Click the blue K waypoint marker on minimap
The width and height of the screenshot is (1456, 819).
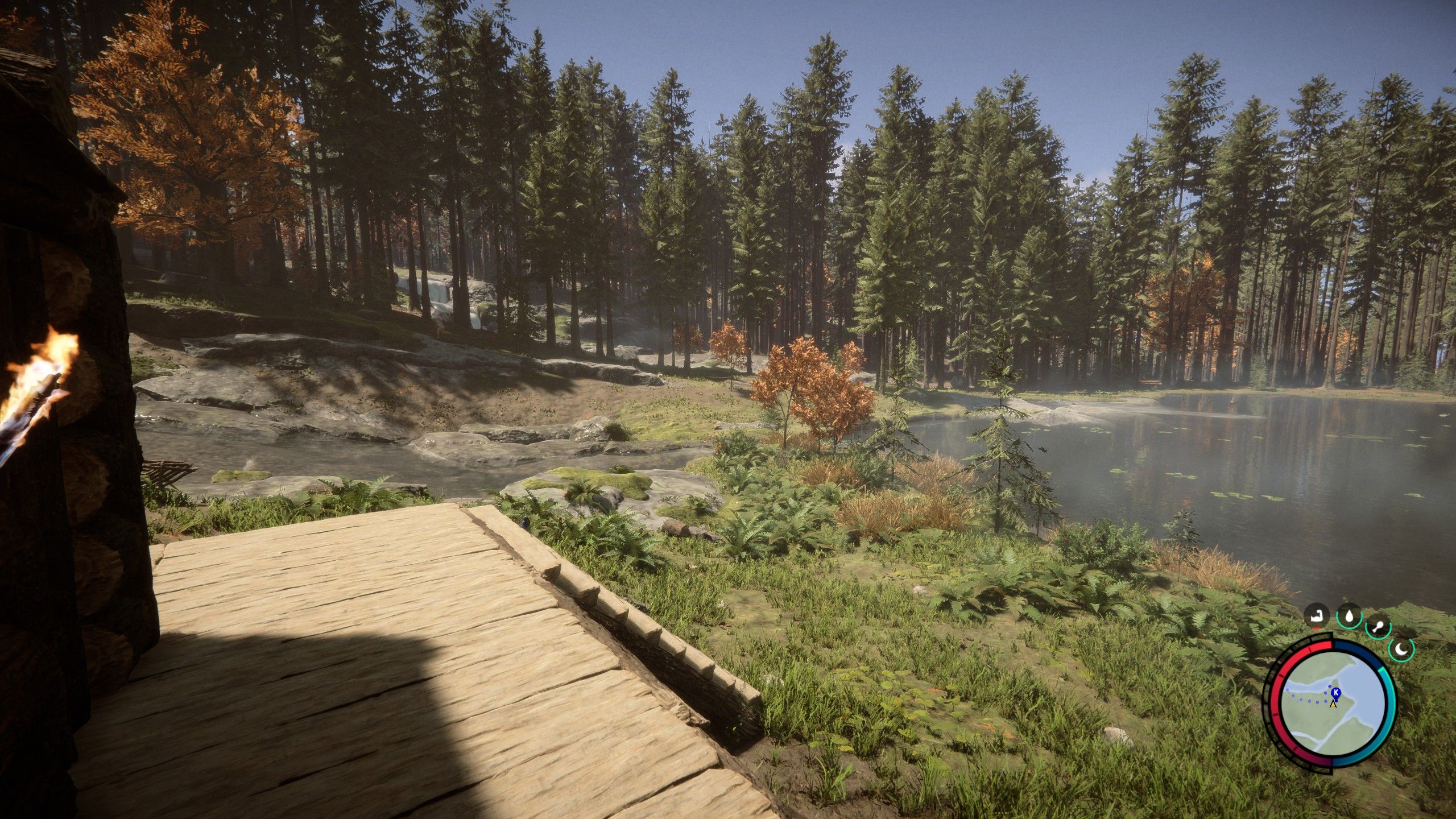[1336, 693]
